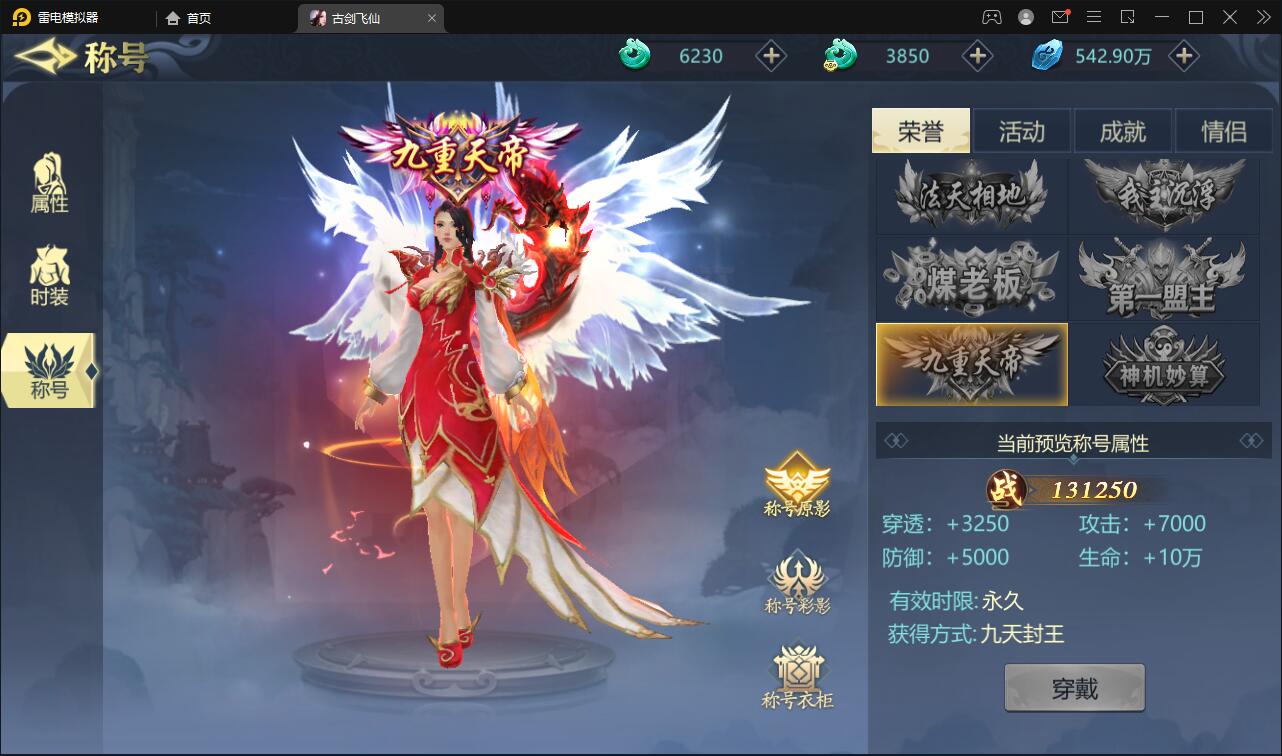Click the plus button next to 6230

click(770, 57)
